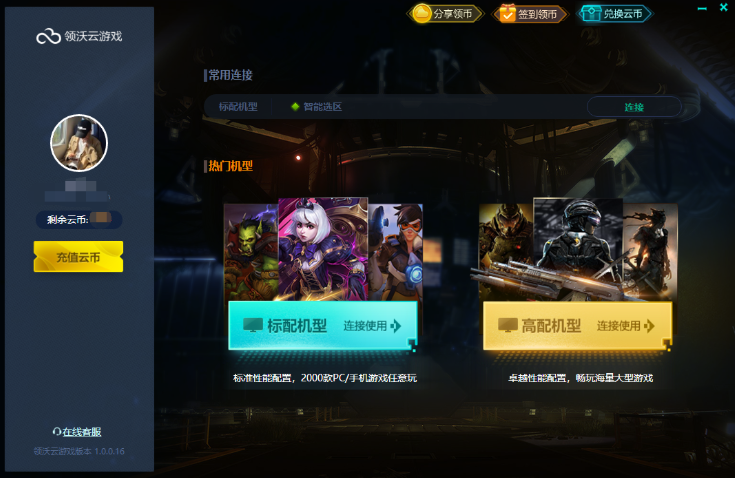Viewport: 735px width, 478px height.
Task: Open the 签到领币 daily check-in
Action: tap(531, 14)
